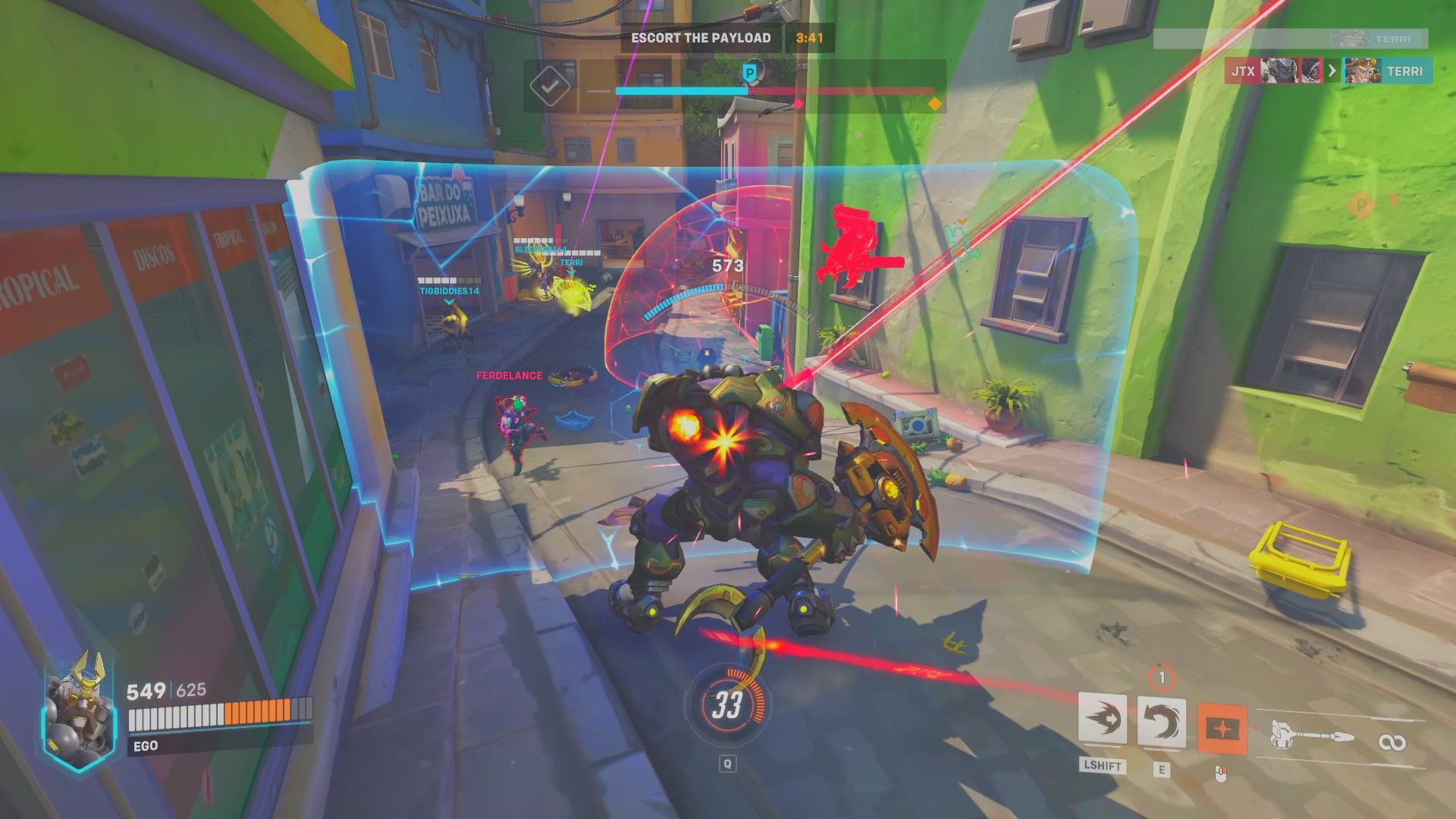Click TERRI's Junkrat portrait in the kill feed
Image resolution: width=1456 pixels, height=819 pixels.
1363,70
